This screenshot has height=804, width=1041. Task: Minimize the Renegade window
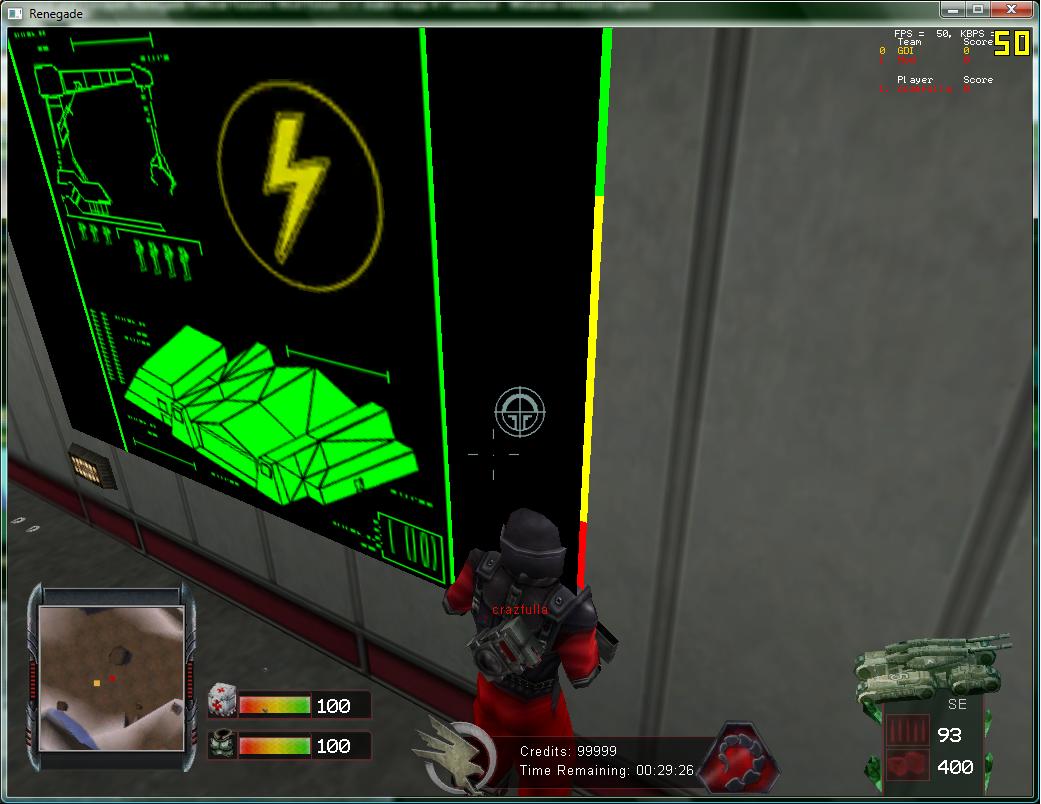(x=954, y=10)
